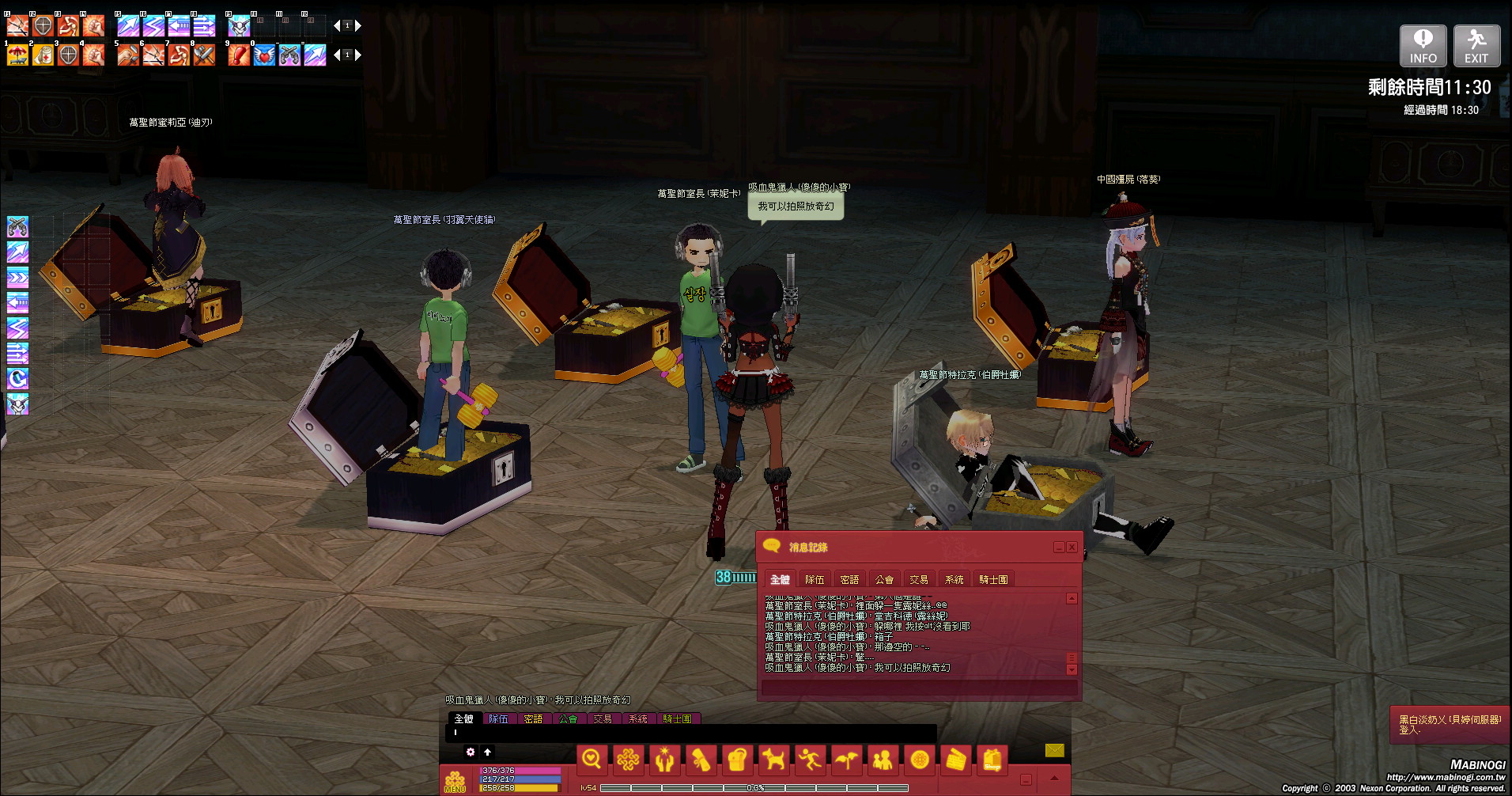Screen dimensions: 1512x796
Task: Close the message log window
Action: (x=1072, y=548)
